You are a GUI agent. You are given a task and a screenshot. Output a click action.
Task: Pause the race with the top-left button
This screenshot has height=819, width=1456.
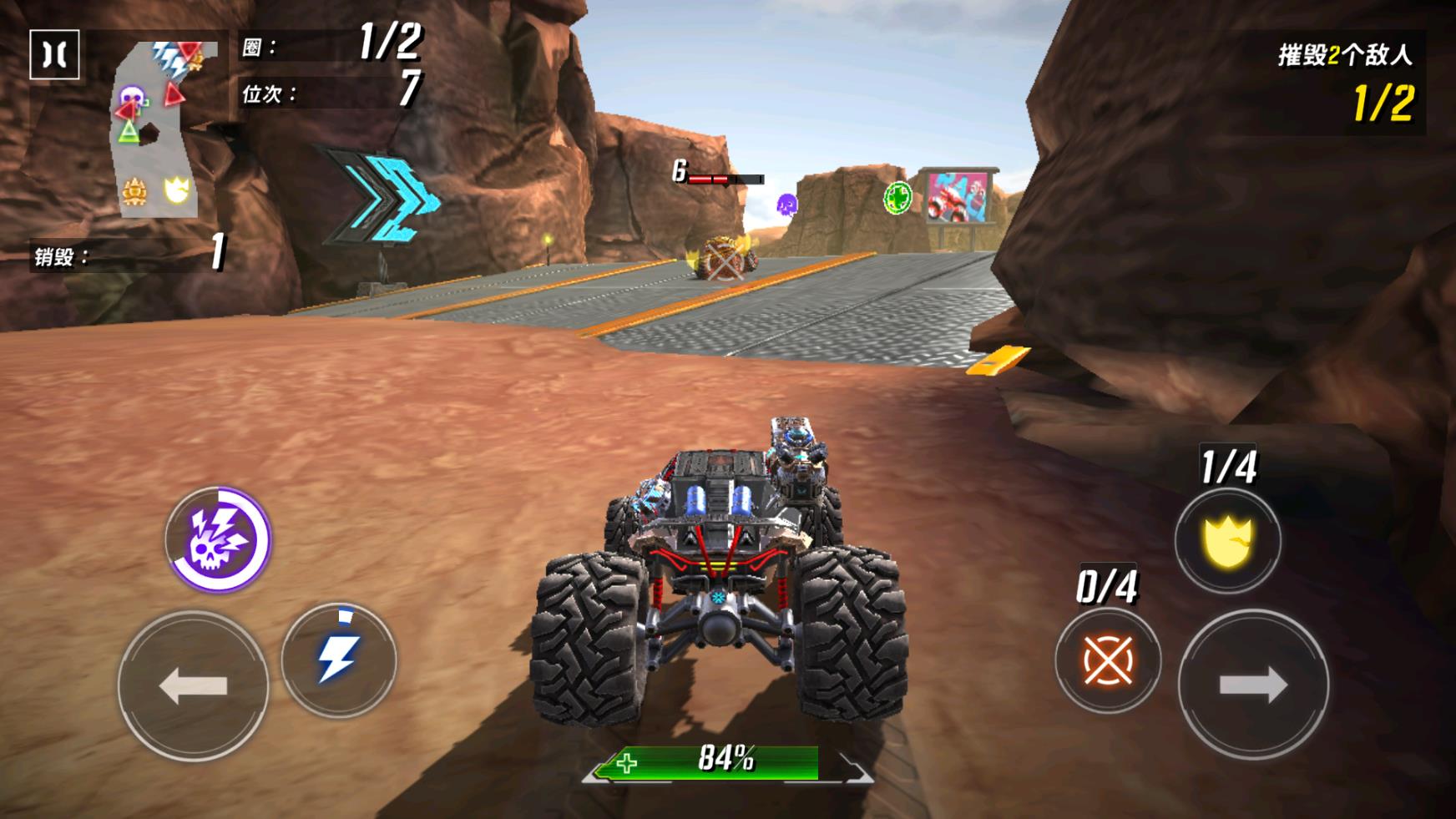54,55
